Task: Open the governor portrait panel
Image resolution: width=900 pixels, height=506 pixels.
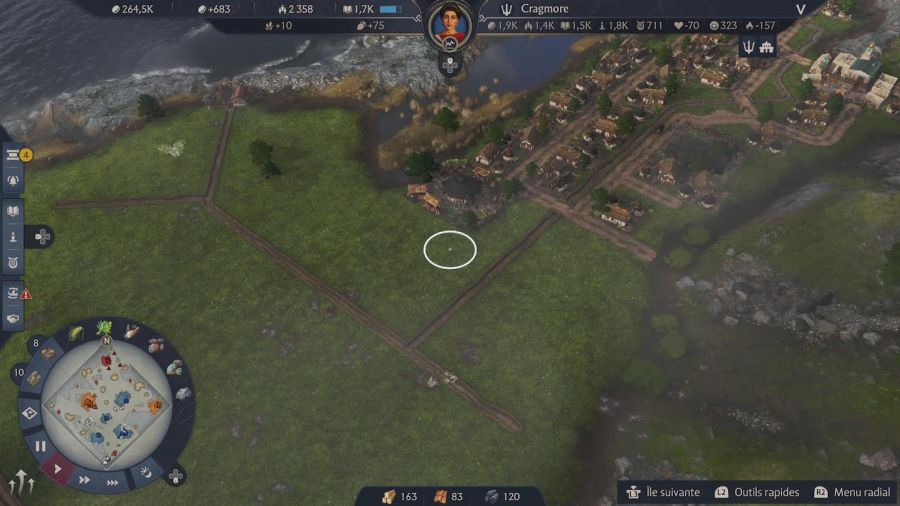Action: click(x=450, y=23)
